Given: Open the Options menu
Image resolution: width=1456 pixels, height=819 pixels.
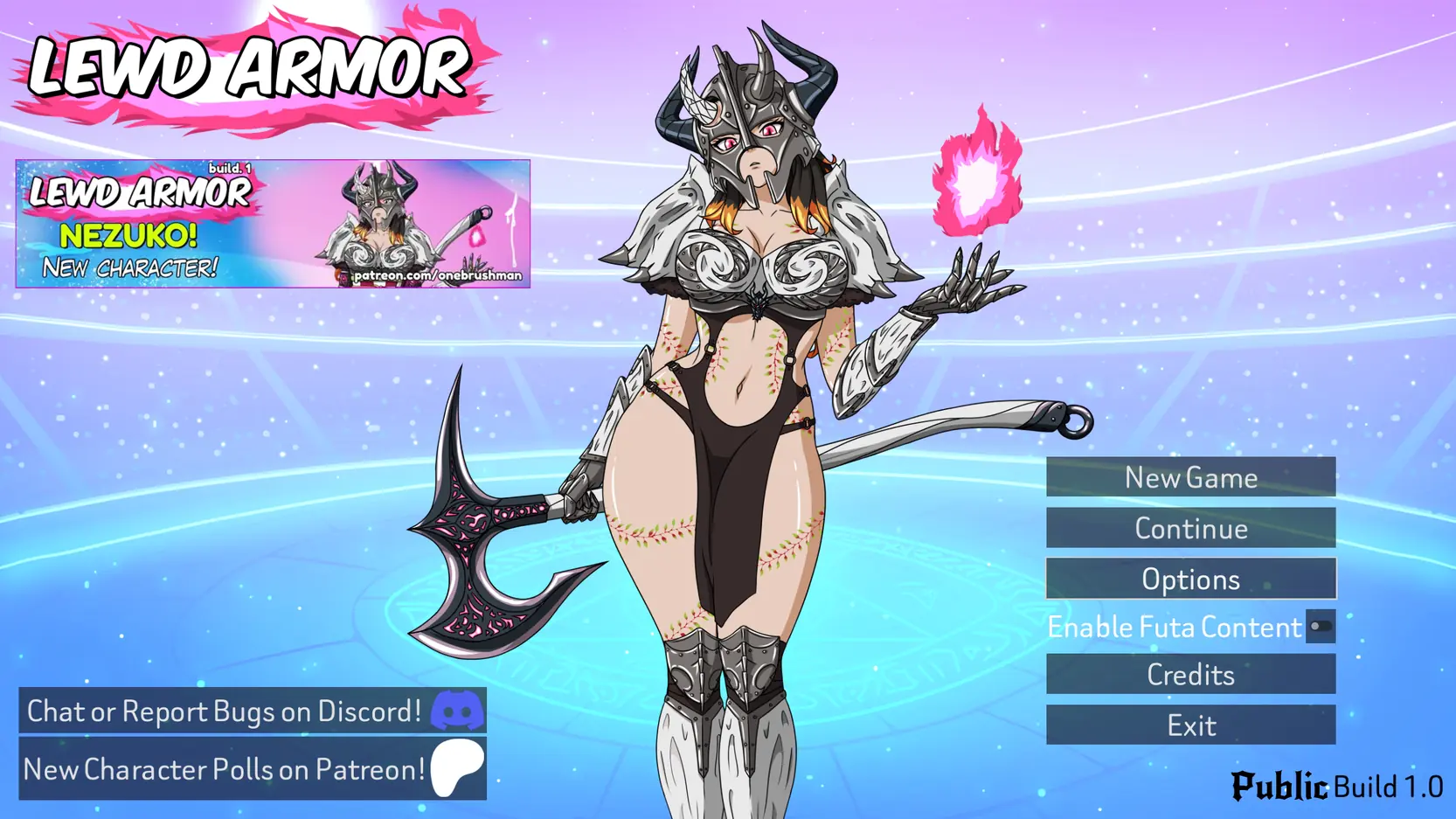Looking at the screenshot, I should (x=1190, y=579).
